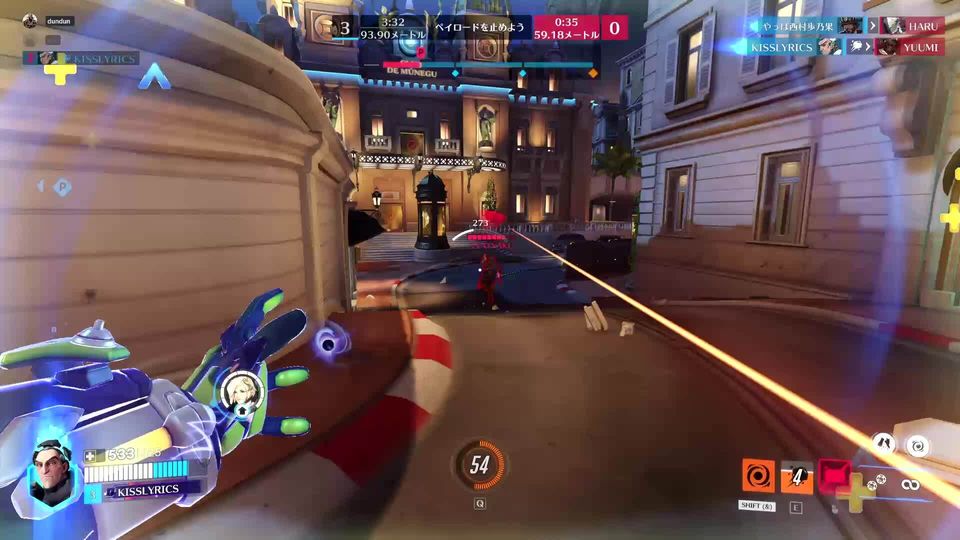Activate Sigma's Kinetic Grasp ability icon
The image size is (960, 540).
pyautogui.click(x=759, y=475)
